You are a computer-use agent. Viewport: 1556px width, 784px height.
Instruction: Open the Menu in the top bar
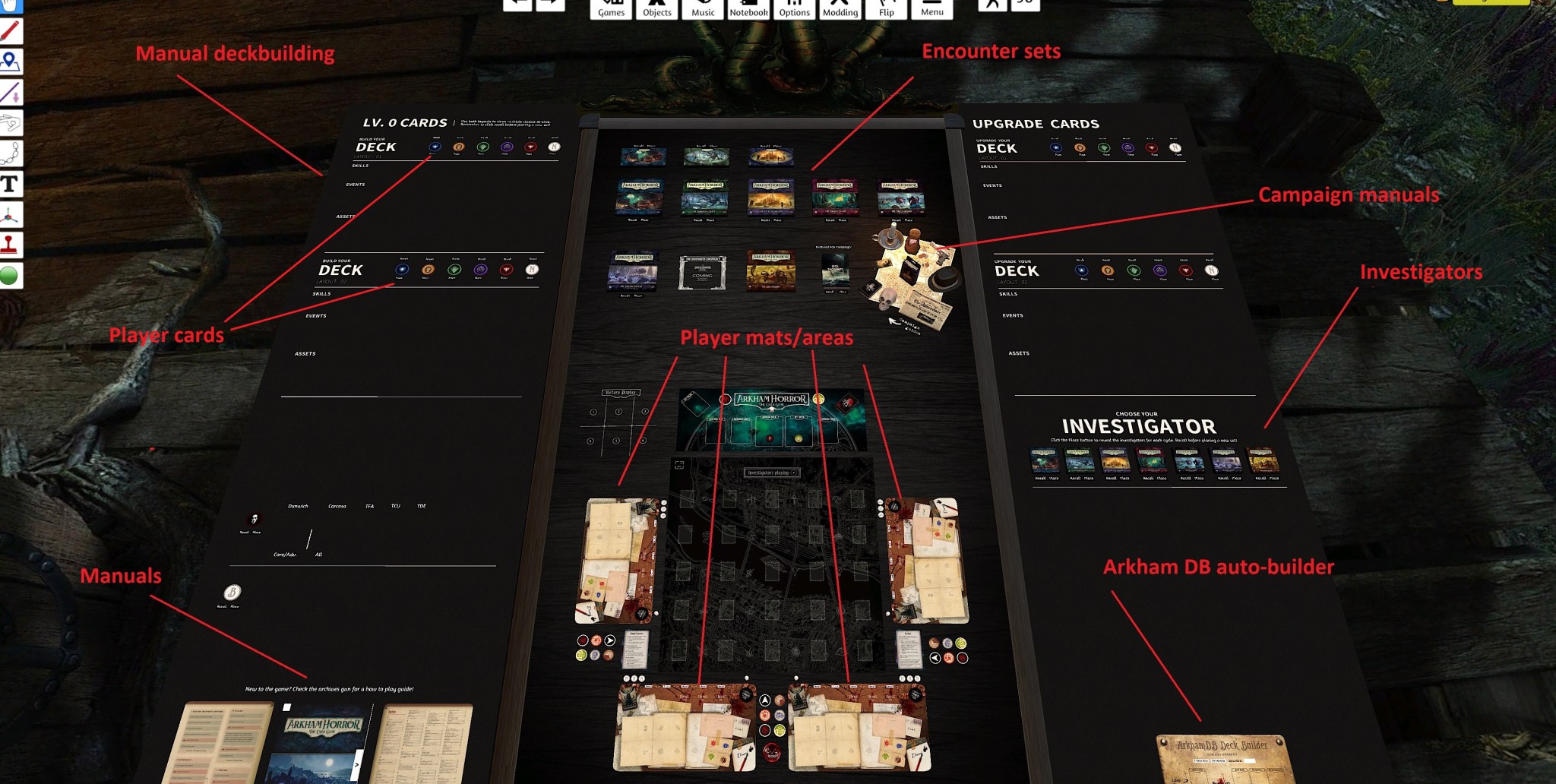(x=932, y=8)
